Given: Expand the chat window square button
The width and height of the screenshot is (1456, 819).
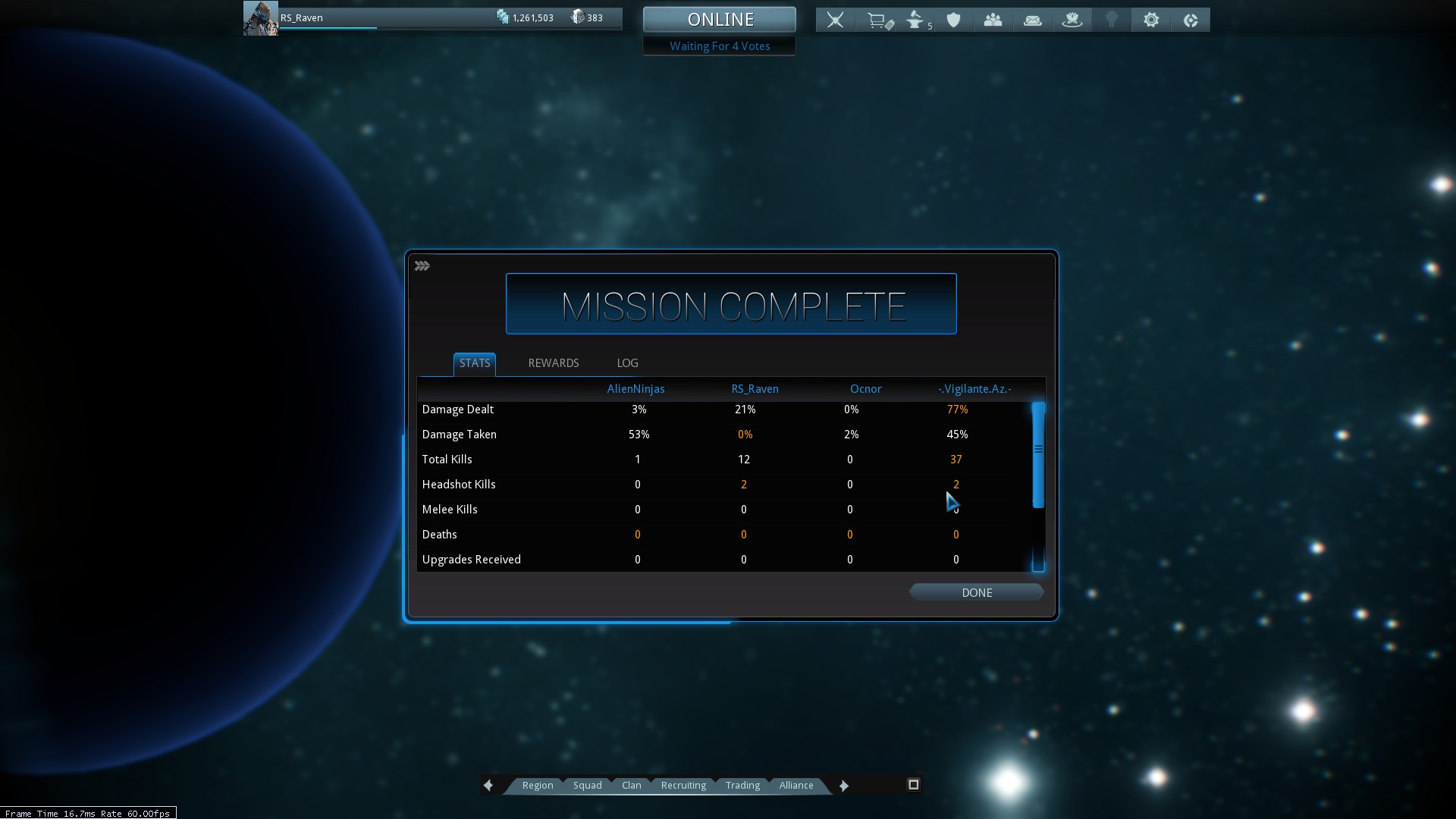Looking at the screenshot, I should point(913,785).
